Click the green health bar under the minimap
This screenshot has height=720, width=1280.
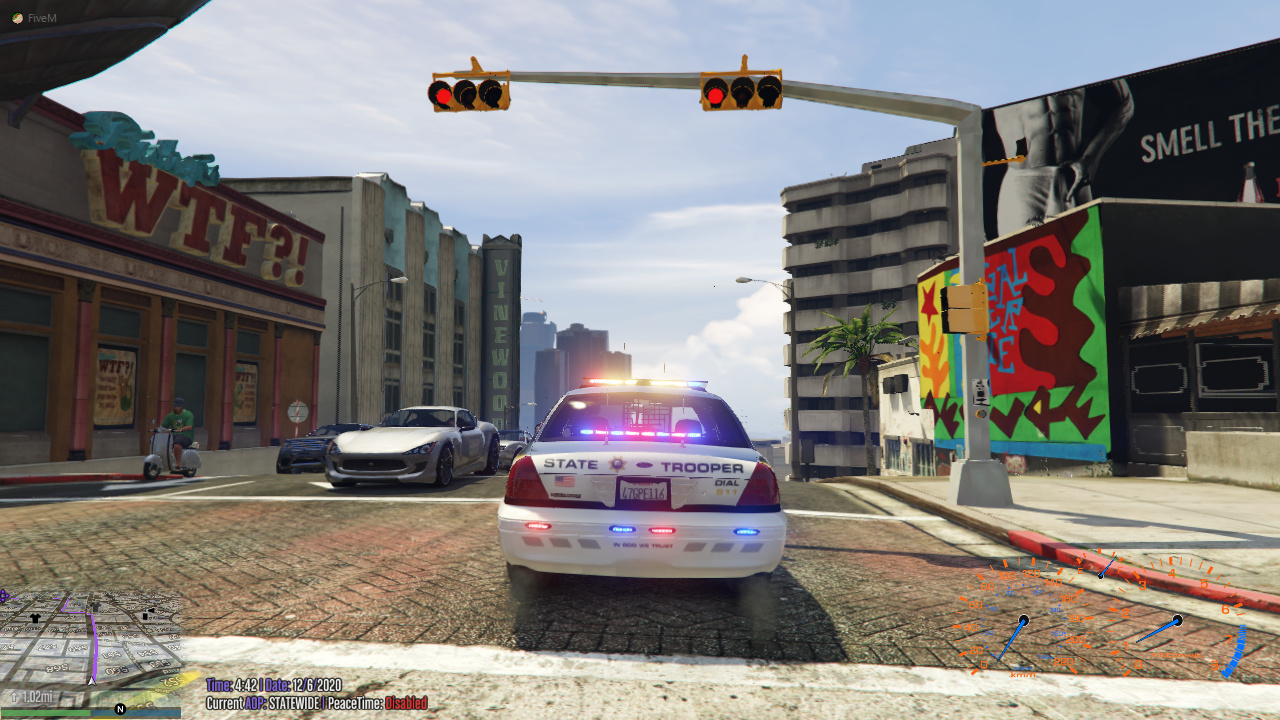[x=44, y=712]
